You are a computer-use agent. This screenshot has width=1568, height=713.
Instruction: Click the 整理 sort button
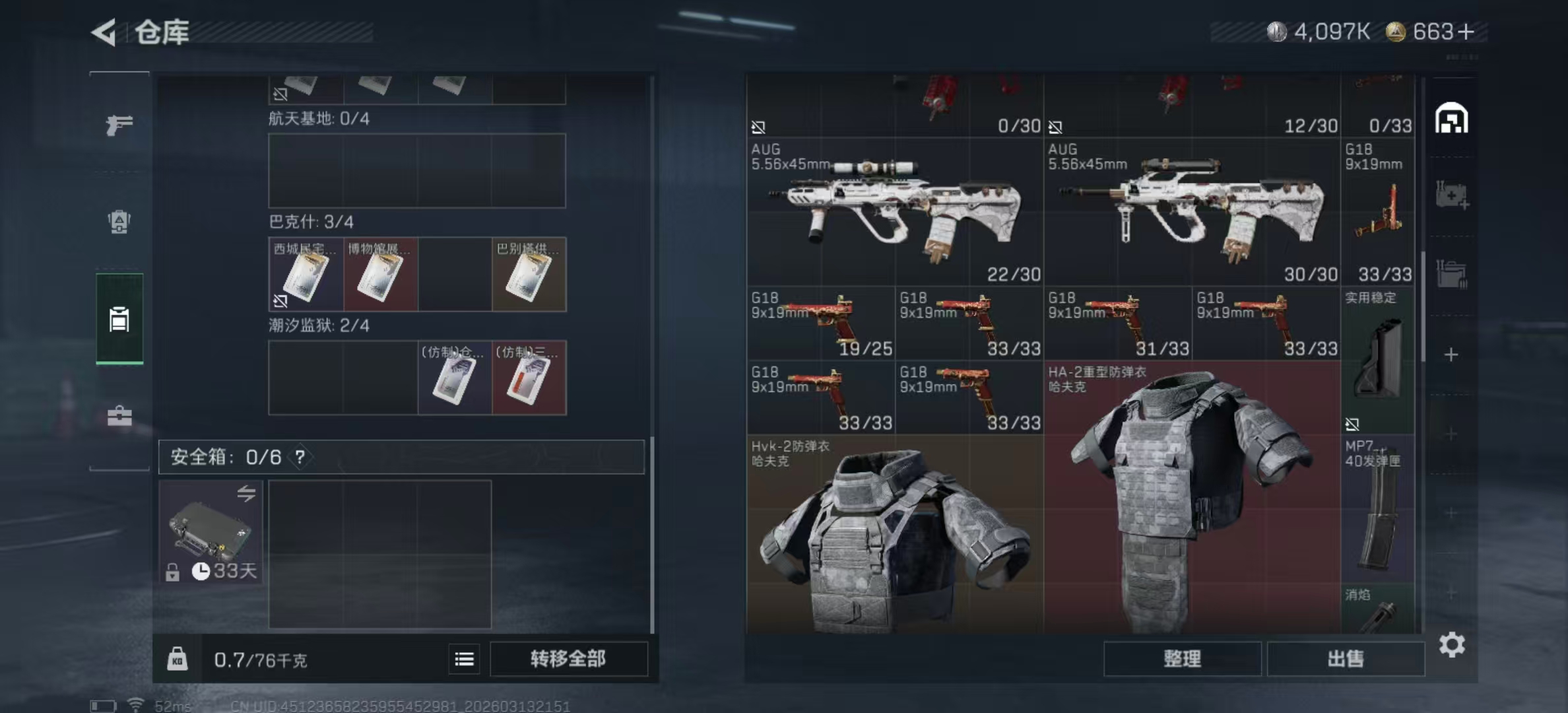(1182, 659)
